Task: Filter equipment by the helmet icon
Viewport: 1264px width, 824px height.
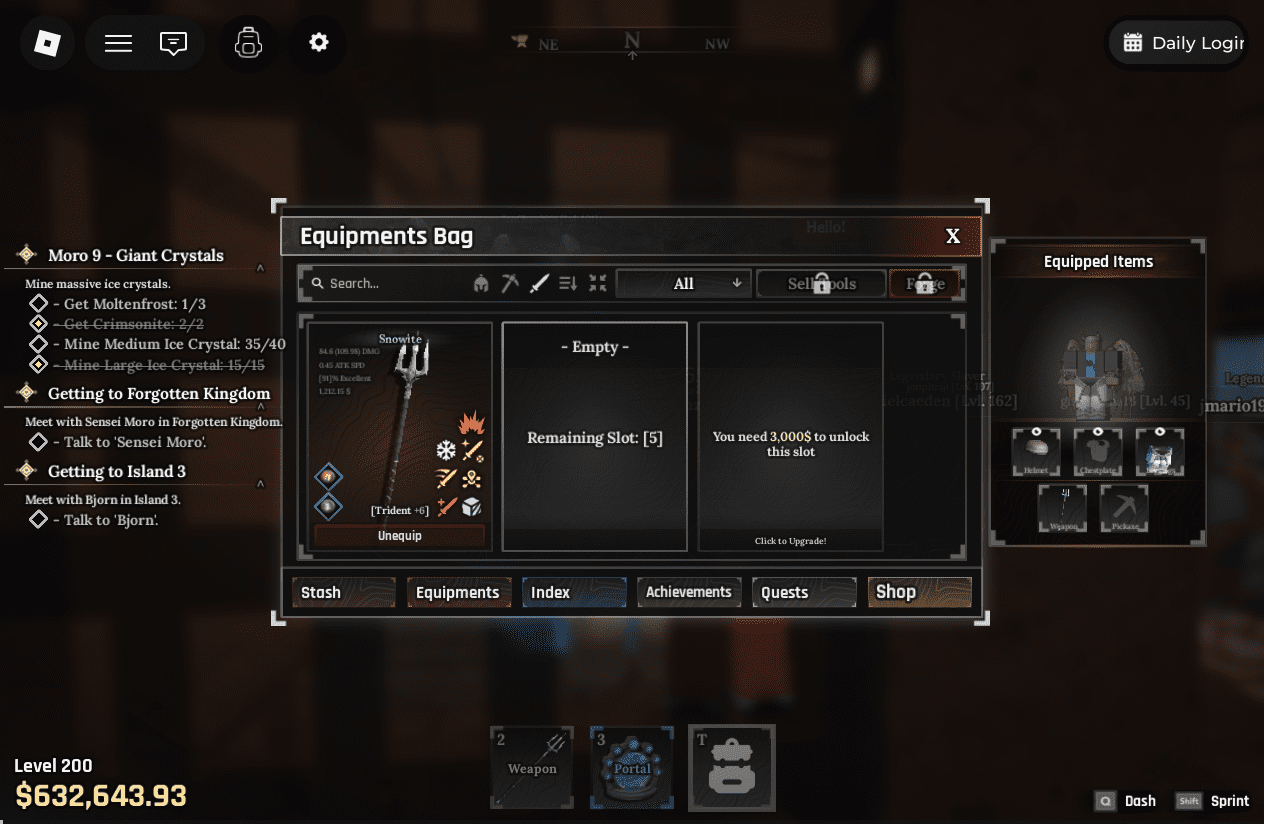Action: tap(481, 284)
